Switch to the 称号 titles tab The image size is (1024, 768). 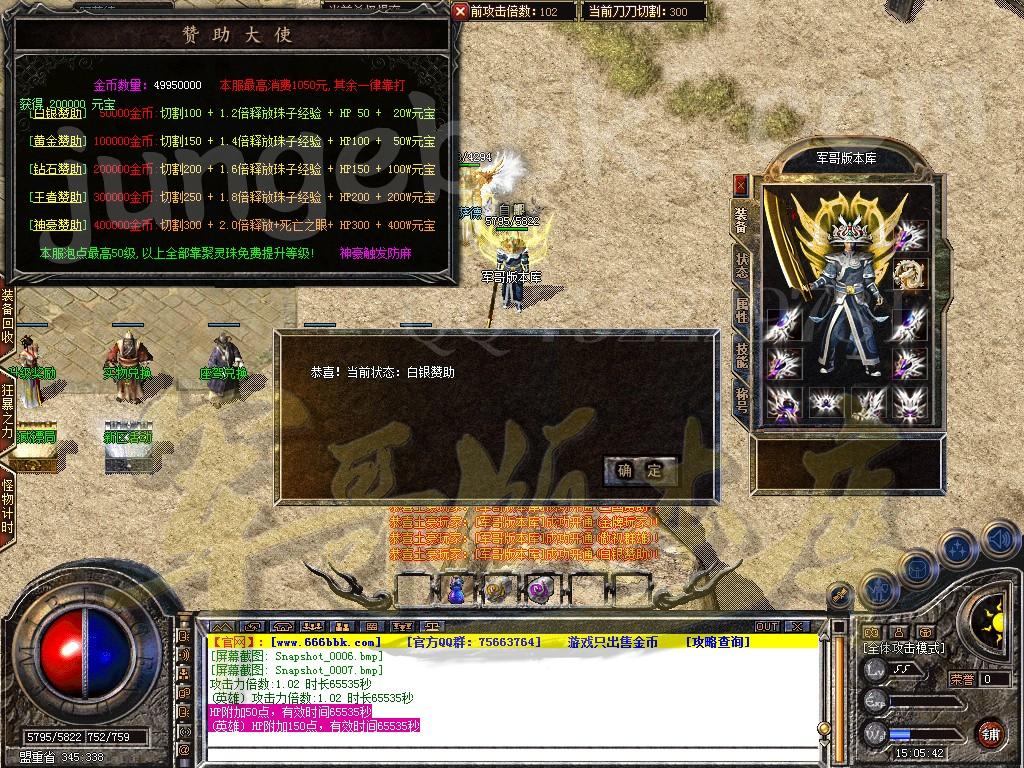click(x=741, y=397)
